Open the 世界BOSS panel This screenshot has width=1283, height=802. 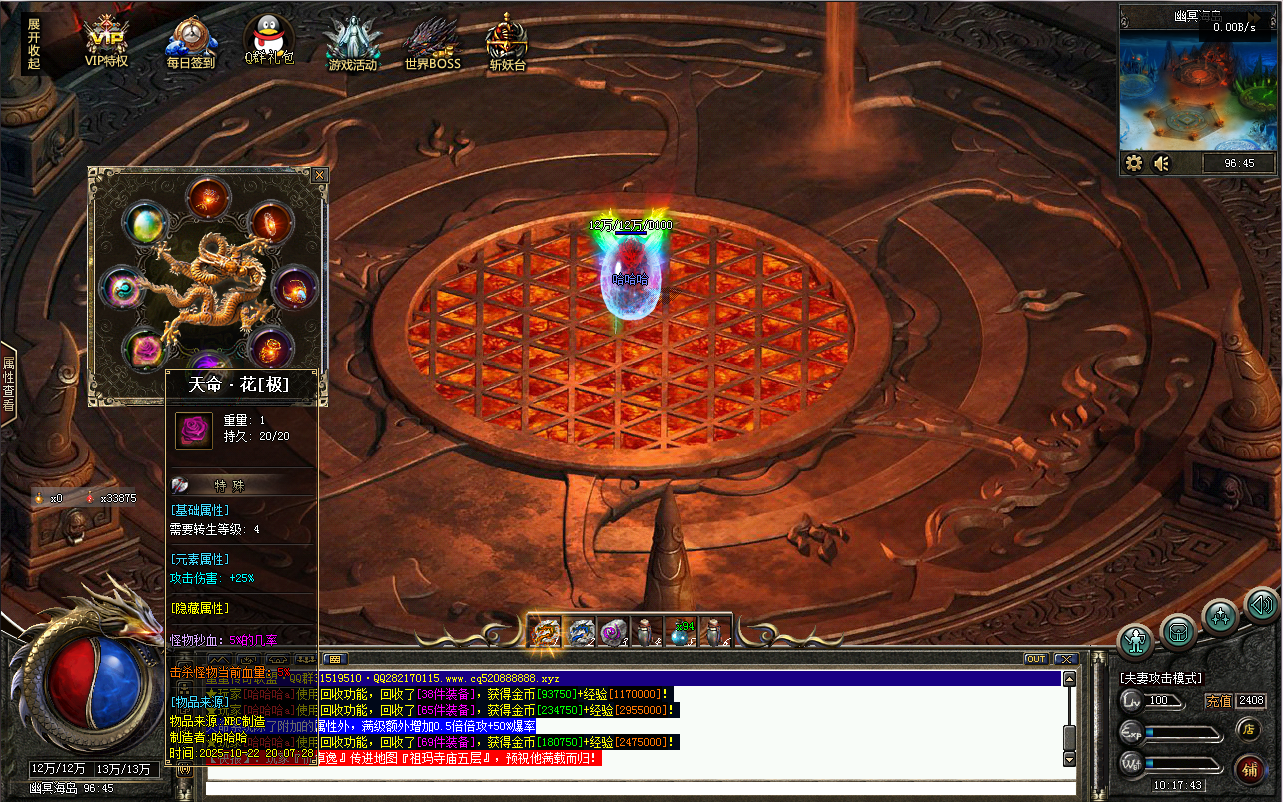point(432,43)
